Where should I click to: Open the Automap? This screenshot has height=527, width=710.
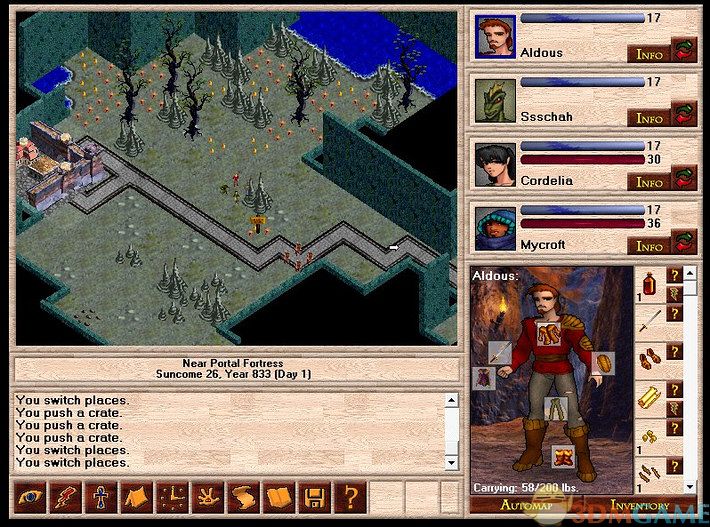point(524,506)
